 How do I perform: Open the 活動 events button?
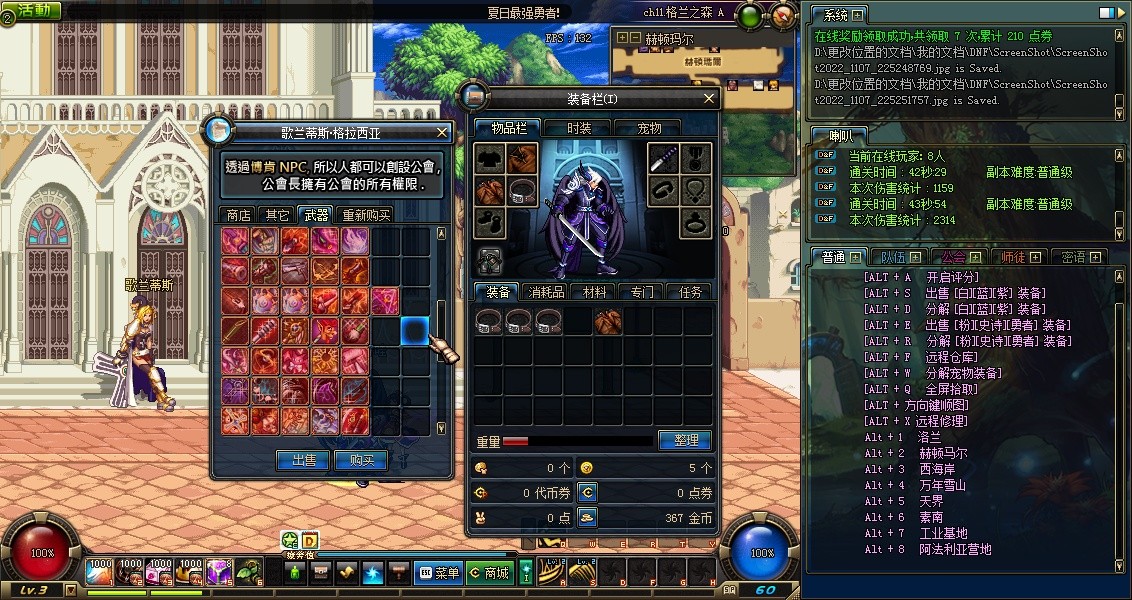point(32,10)
